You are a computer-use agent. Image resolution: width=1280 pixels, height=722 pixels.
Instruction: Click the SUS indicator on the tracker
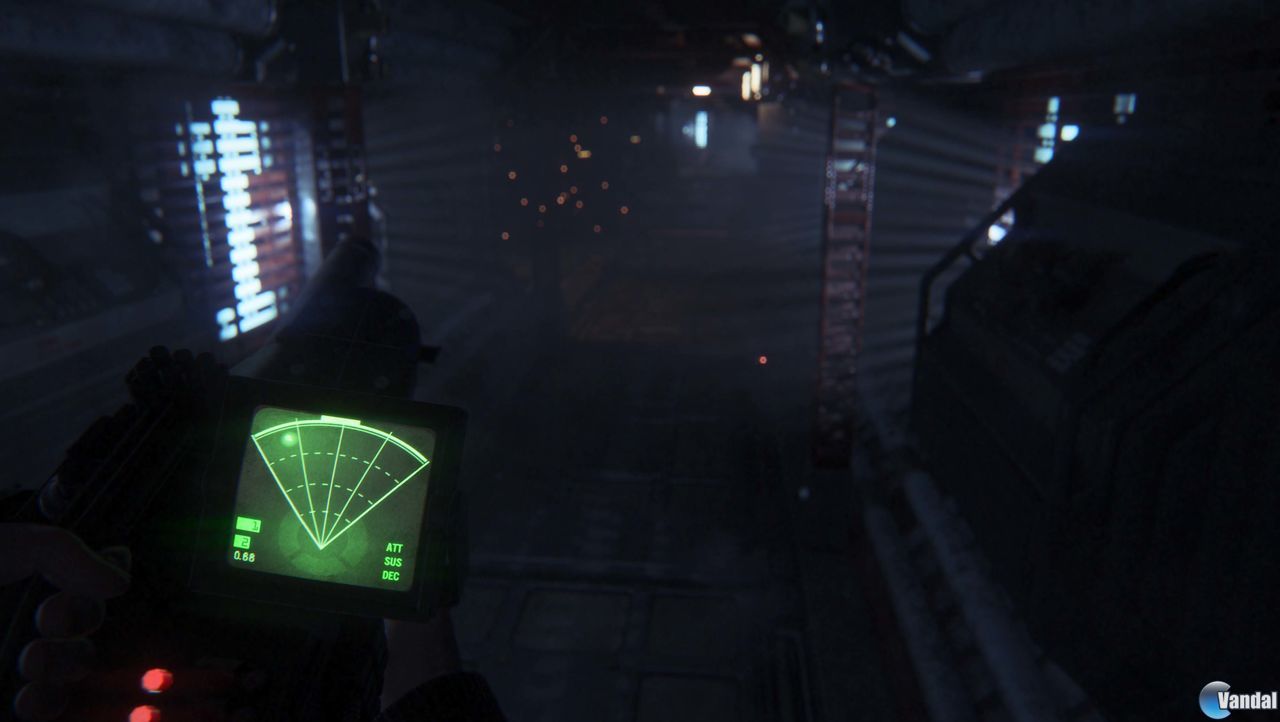391,563
